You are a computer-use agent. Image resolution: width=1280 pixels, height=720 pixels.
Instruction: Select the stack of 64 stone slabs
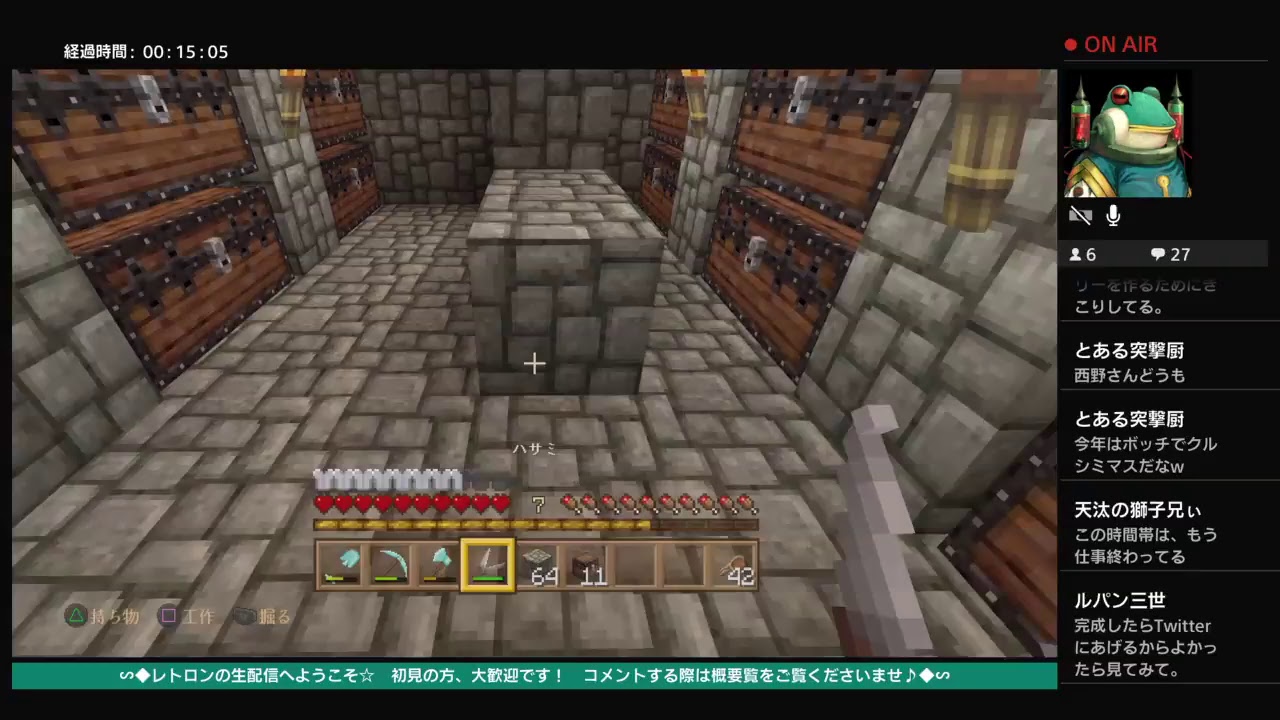pyautogui.click(x=536, y=565)
